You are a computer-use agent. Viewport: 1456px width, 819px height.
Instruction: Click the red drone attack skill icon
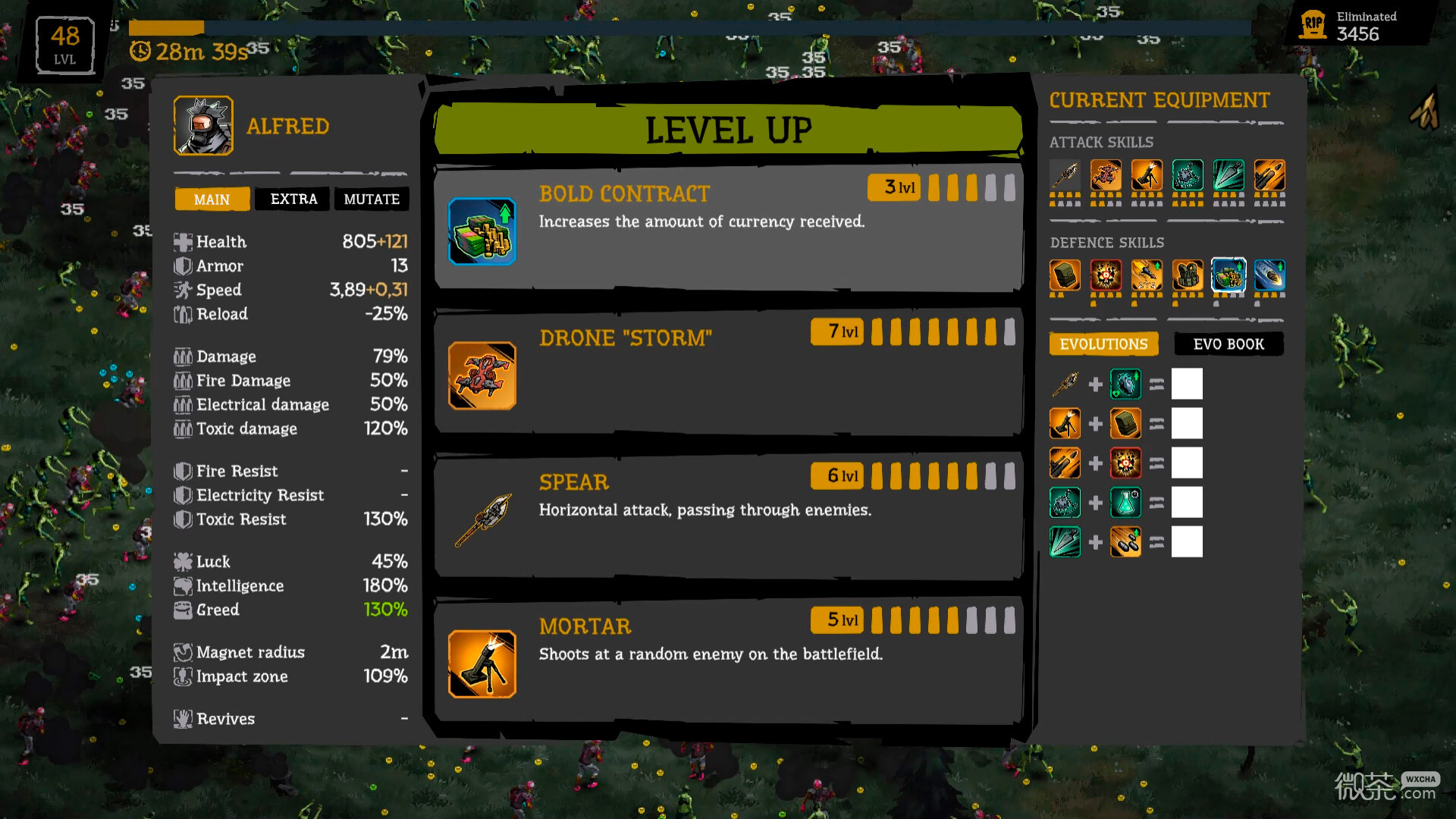(x=1106, y=175)
